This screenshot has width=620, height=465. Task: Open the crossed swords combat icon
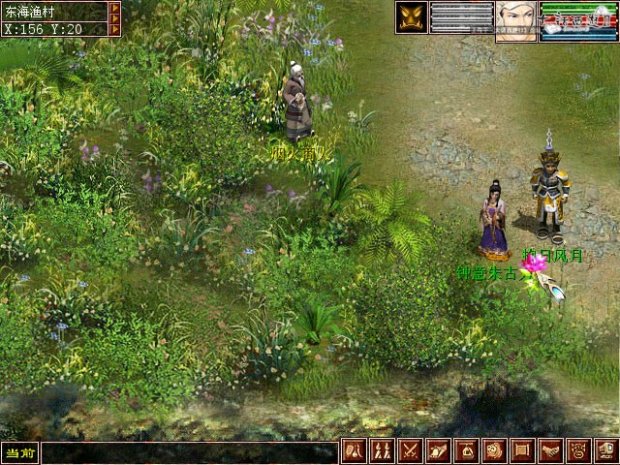(x=410, y=452)
